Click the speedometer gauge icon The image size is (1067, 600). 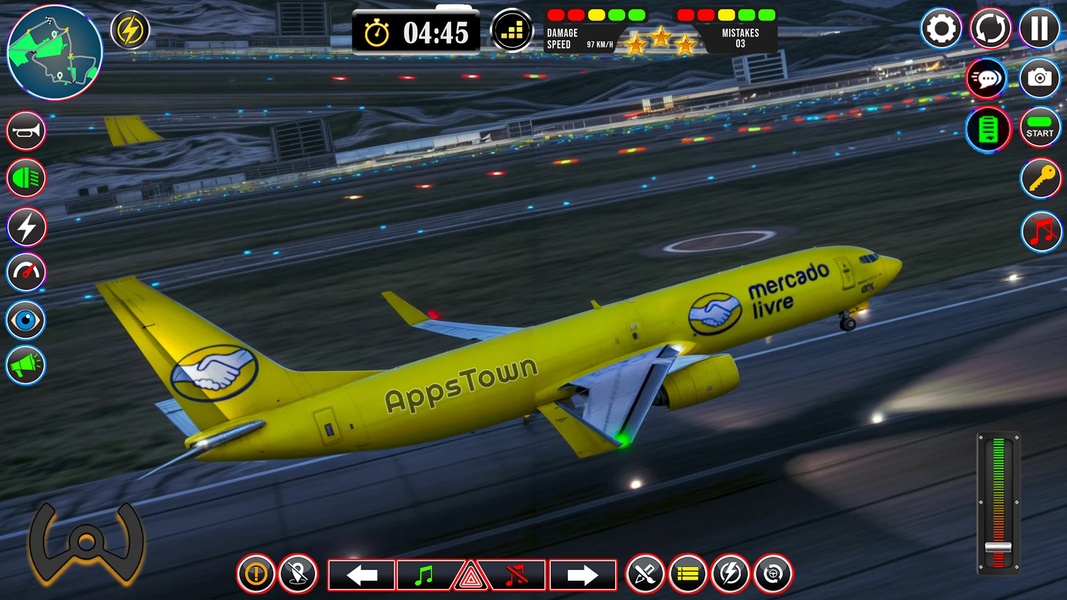(27, 272)
